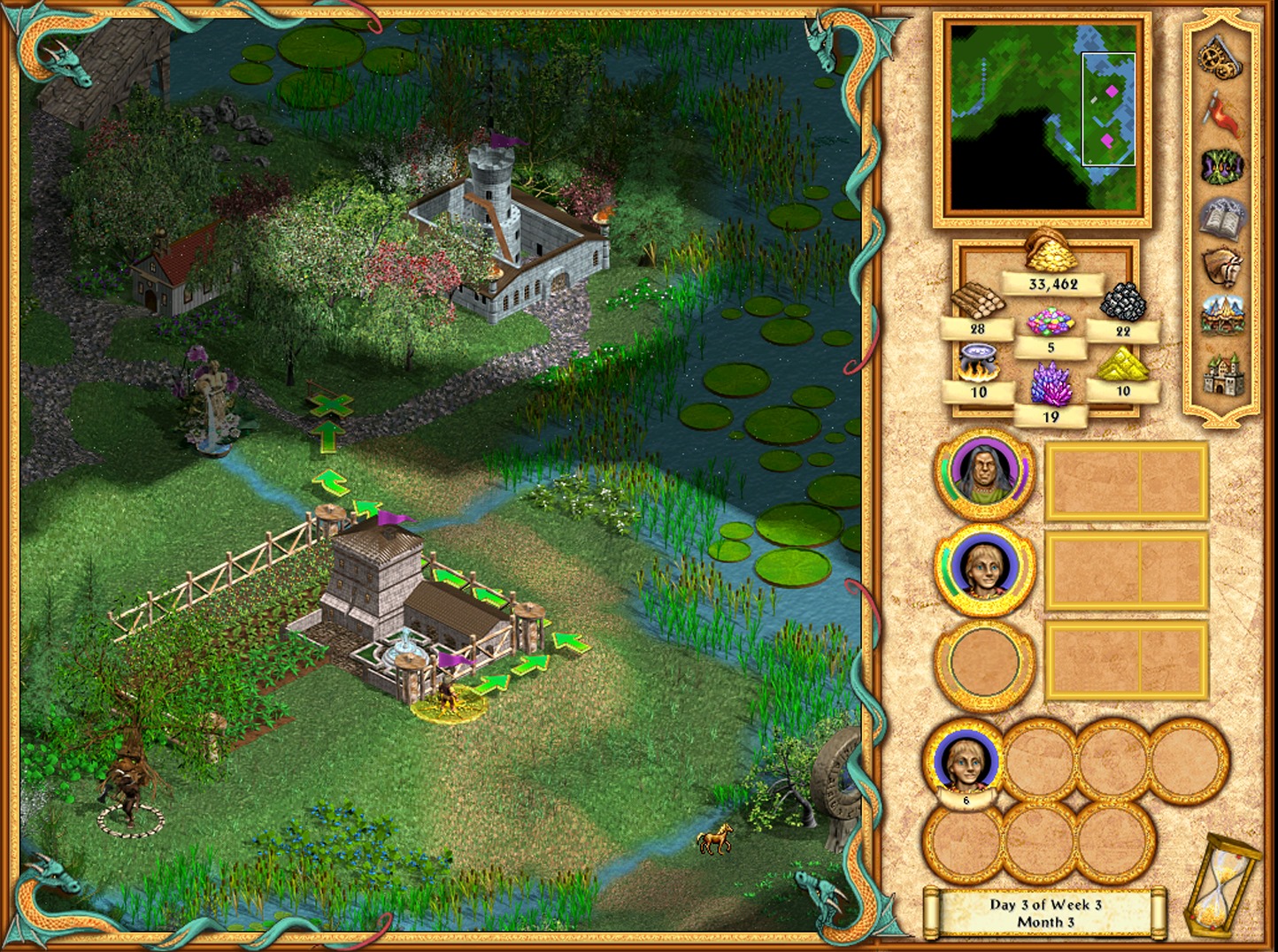Select the blond hero in the hero list
This screenshot has height=952, width=1278.
coord(984,569)
